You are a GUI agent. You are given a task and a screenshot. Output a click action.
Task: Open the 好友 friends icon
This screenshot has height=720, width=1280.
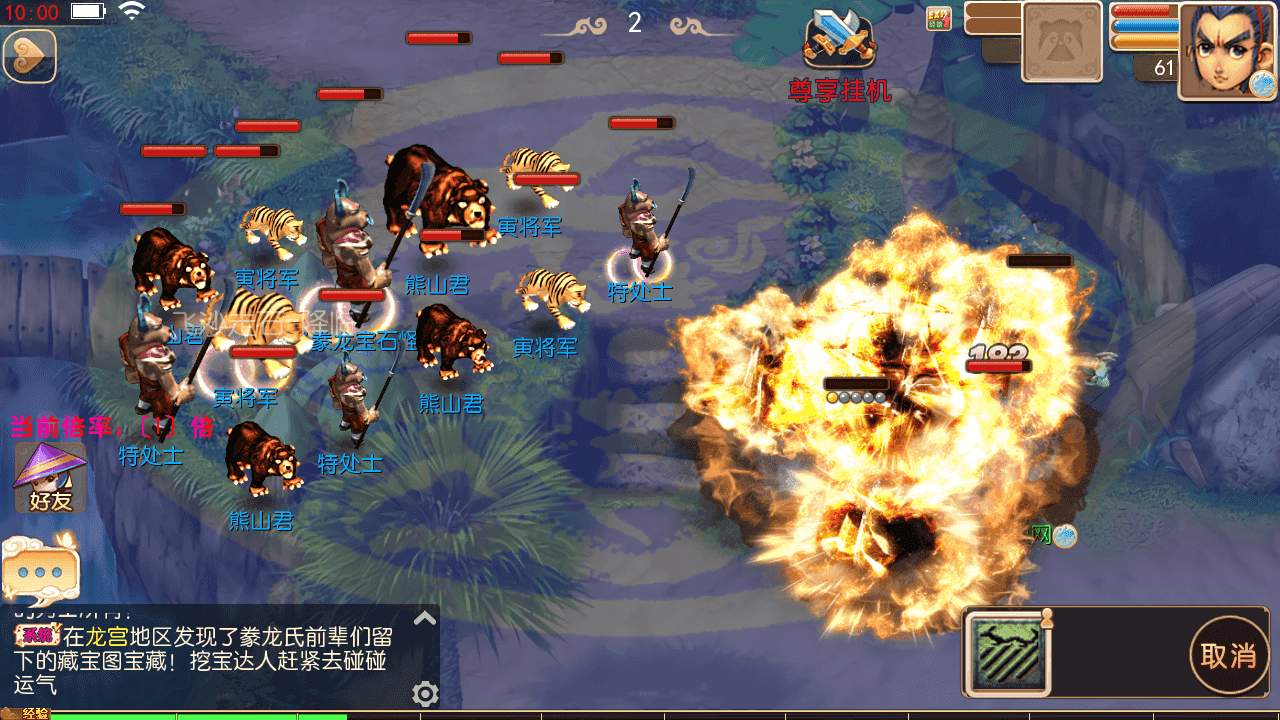pyautogui.click(x=50, y=478)
